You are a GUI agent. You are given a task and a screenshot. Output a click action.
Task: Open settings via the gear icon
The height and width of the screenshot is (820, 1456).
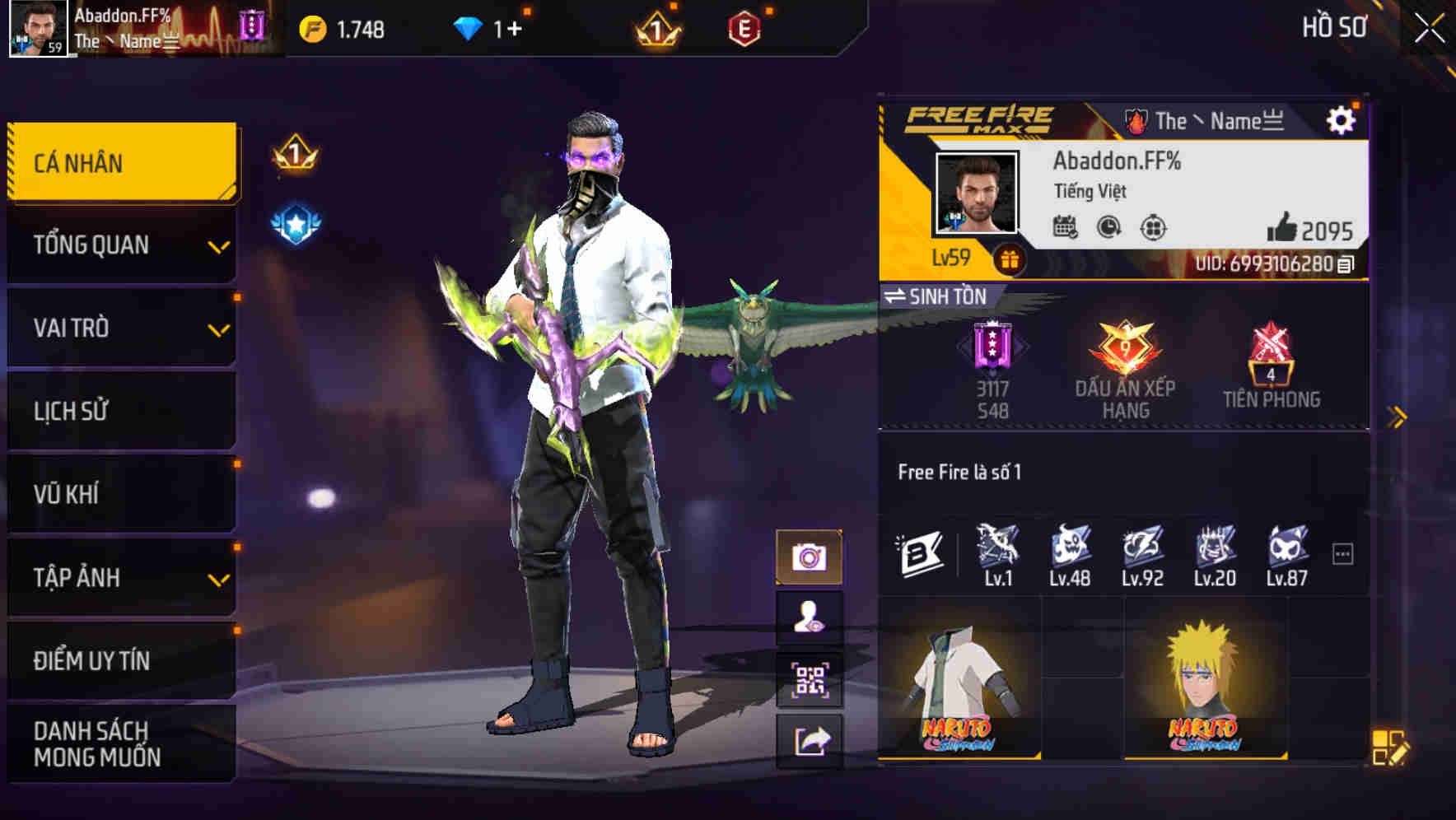[x=1342, y=119]
